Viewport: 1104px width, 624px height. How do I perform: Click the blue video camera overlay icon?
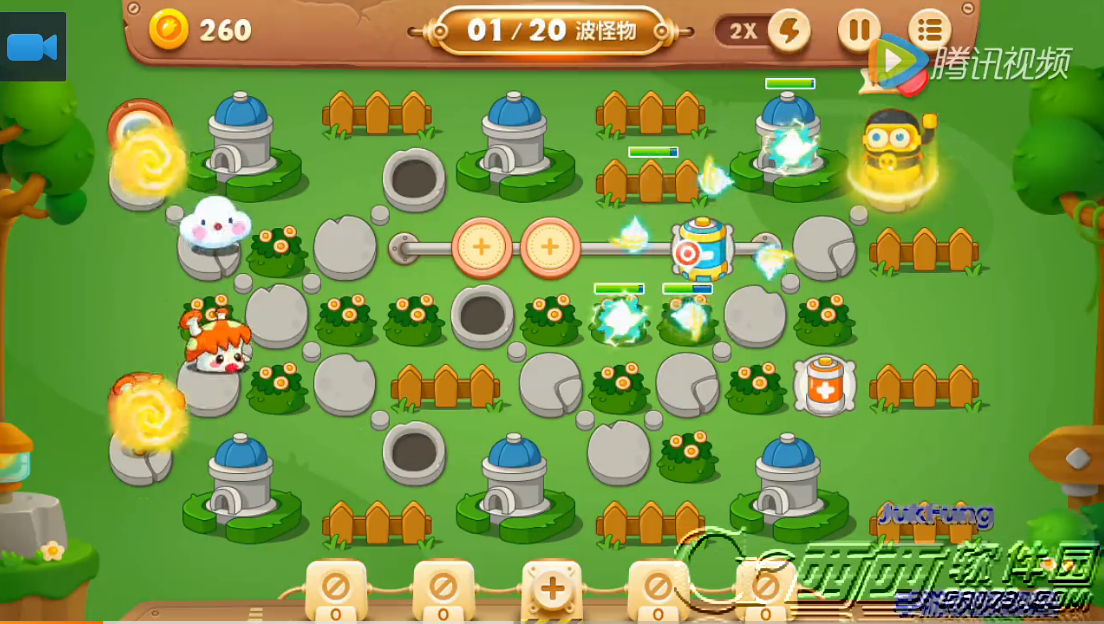click(x=32, y=47)
